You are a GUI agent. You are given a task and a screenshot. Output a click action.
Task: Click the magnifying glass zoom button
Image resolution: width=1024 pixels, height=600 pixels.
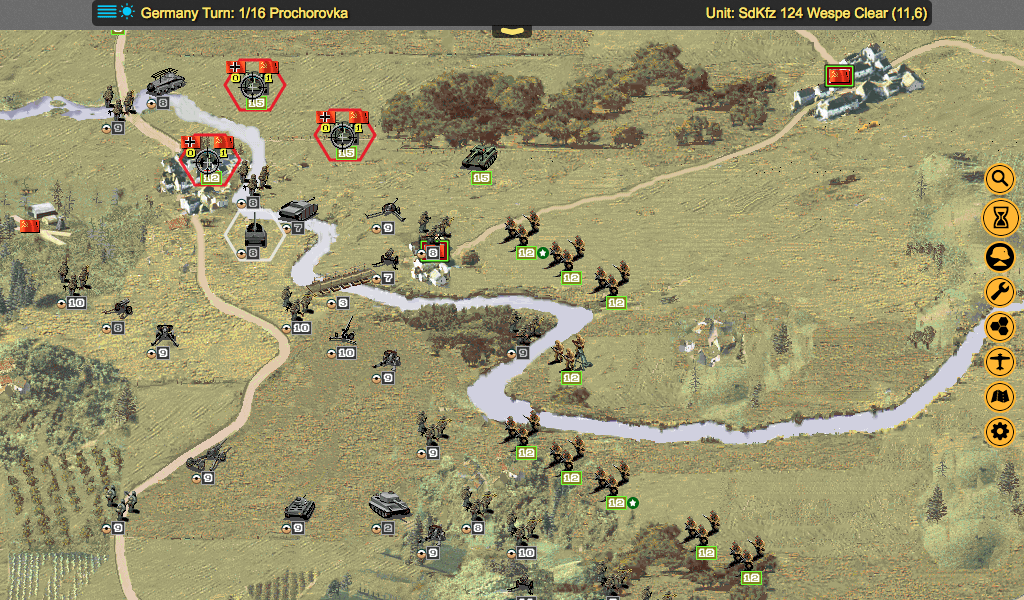pyautogui.click(x=999, y=179)
